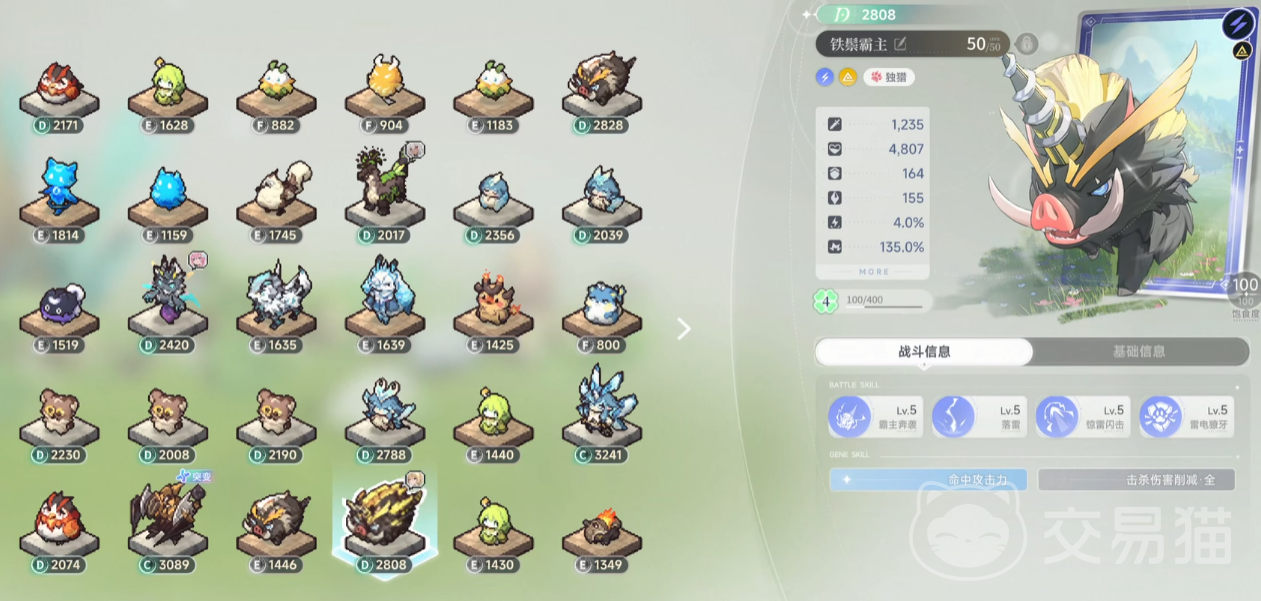The width and height of the screenshot is (1261, 601).
Task: Rename the pet with the edit icon
Action: [900, 44]
